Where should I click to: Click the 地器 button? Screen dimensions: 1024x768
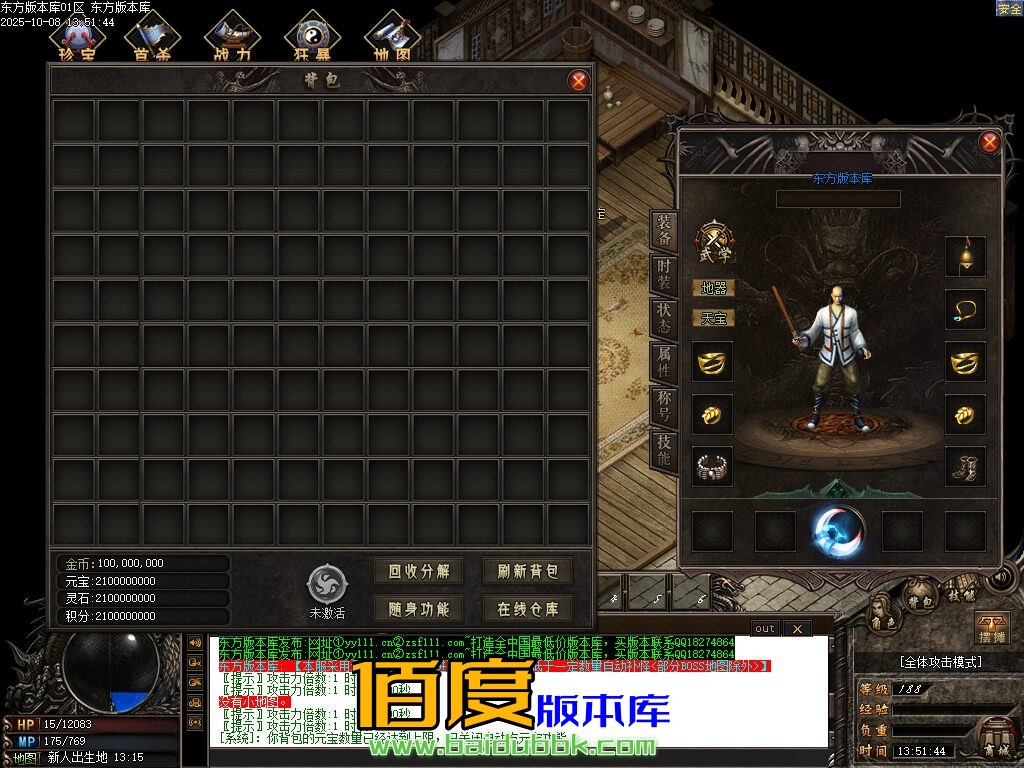coord(713,288)
